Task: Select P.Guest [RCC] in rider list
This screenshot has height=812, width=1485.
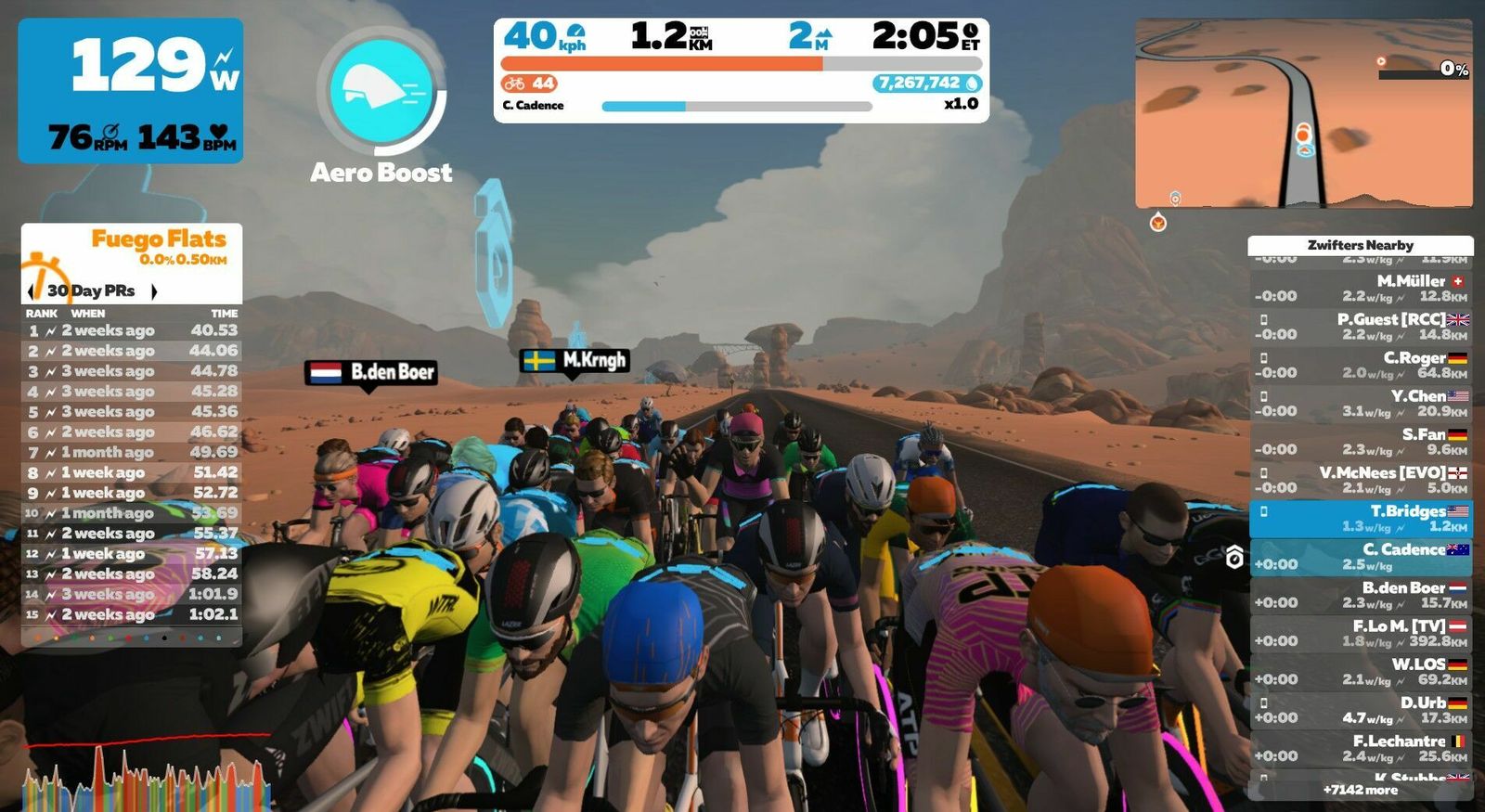Action: click(x=1361, y=327)
